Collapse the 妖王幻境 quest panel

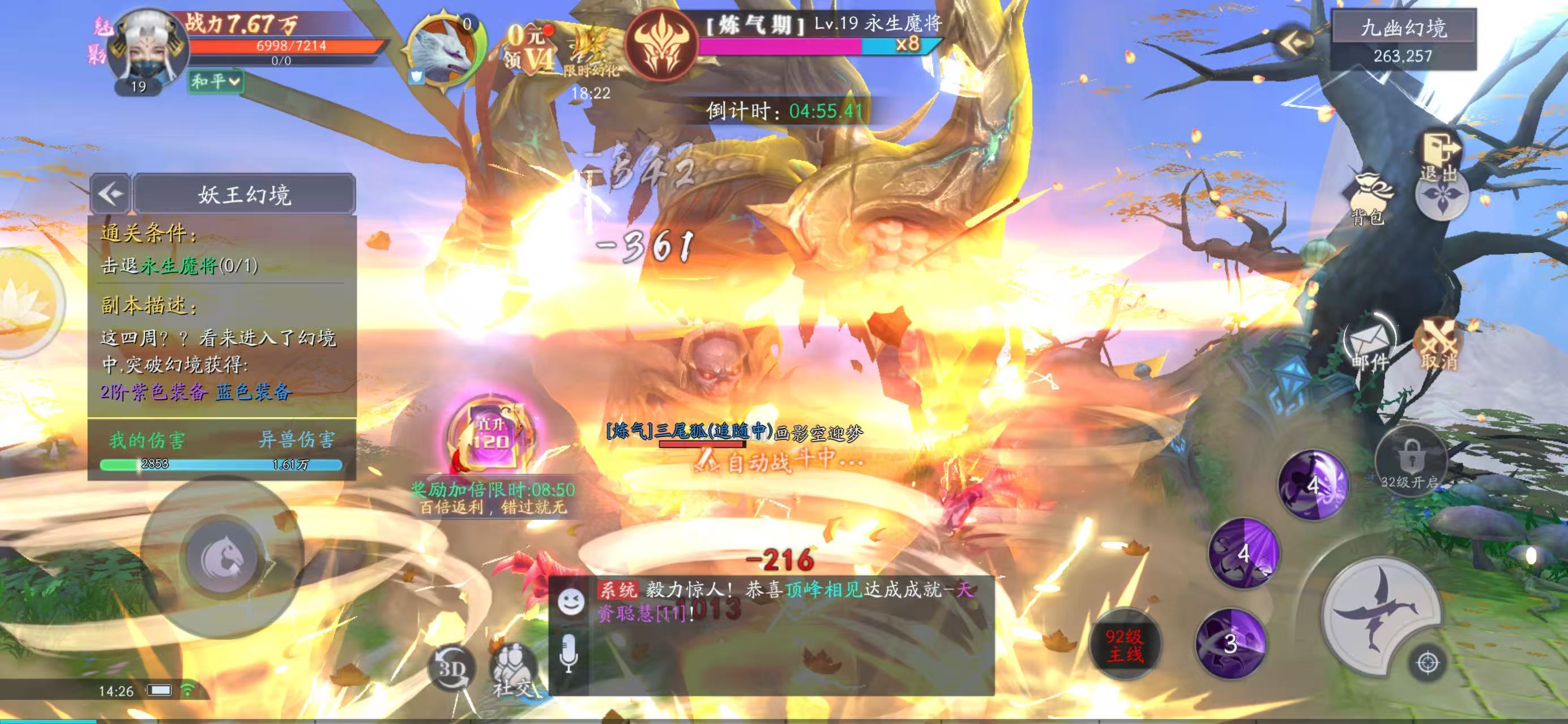[x=111, y=194]
